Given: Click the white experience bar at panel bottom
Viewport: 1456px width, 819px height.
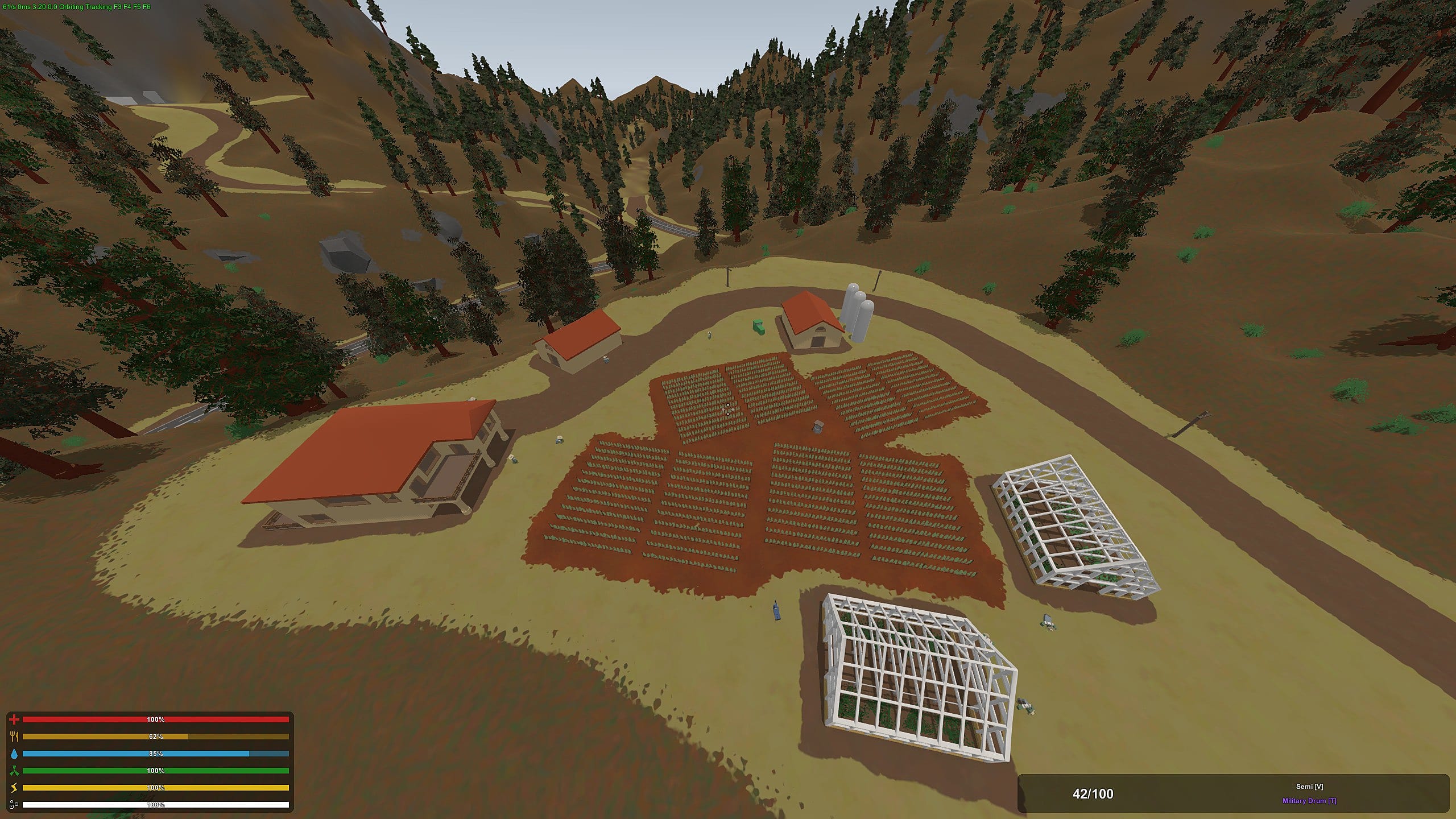Looking at the screenshot, I should [x=156, y=805].
